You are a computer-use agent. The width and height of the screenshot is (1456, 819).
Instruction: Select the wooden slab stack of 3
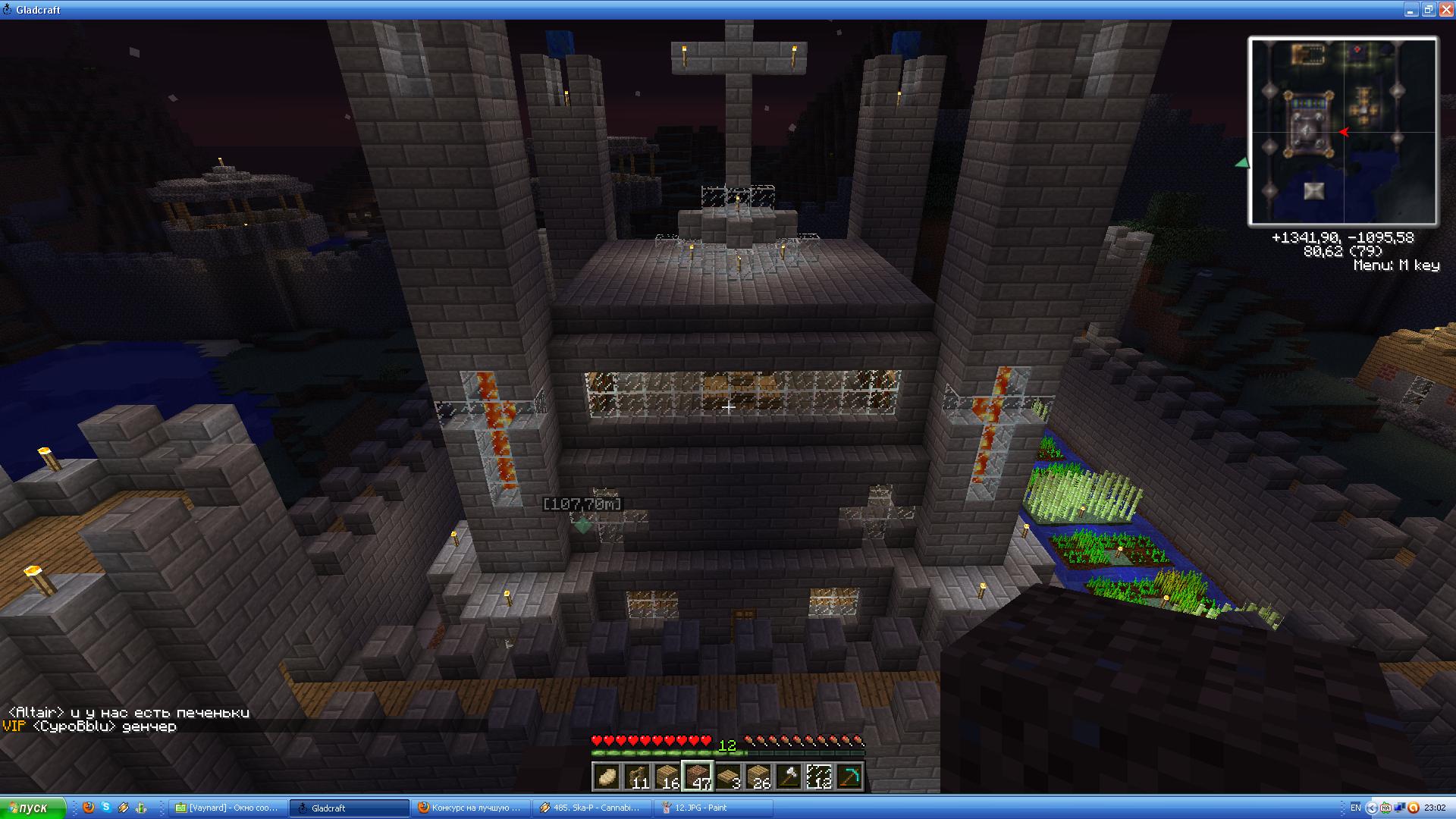pos(728,777)
